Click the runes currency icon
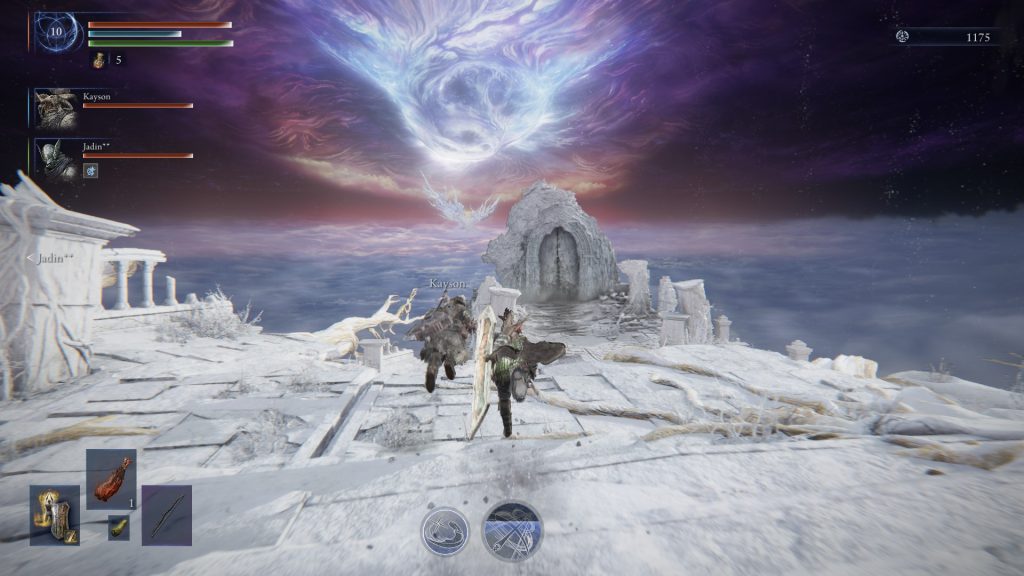Viewport: 1024px width, 576px height. coord(902,37)
